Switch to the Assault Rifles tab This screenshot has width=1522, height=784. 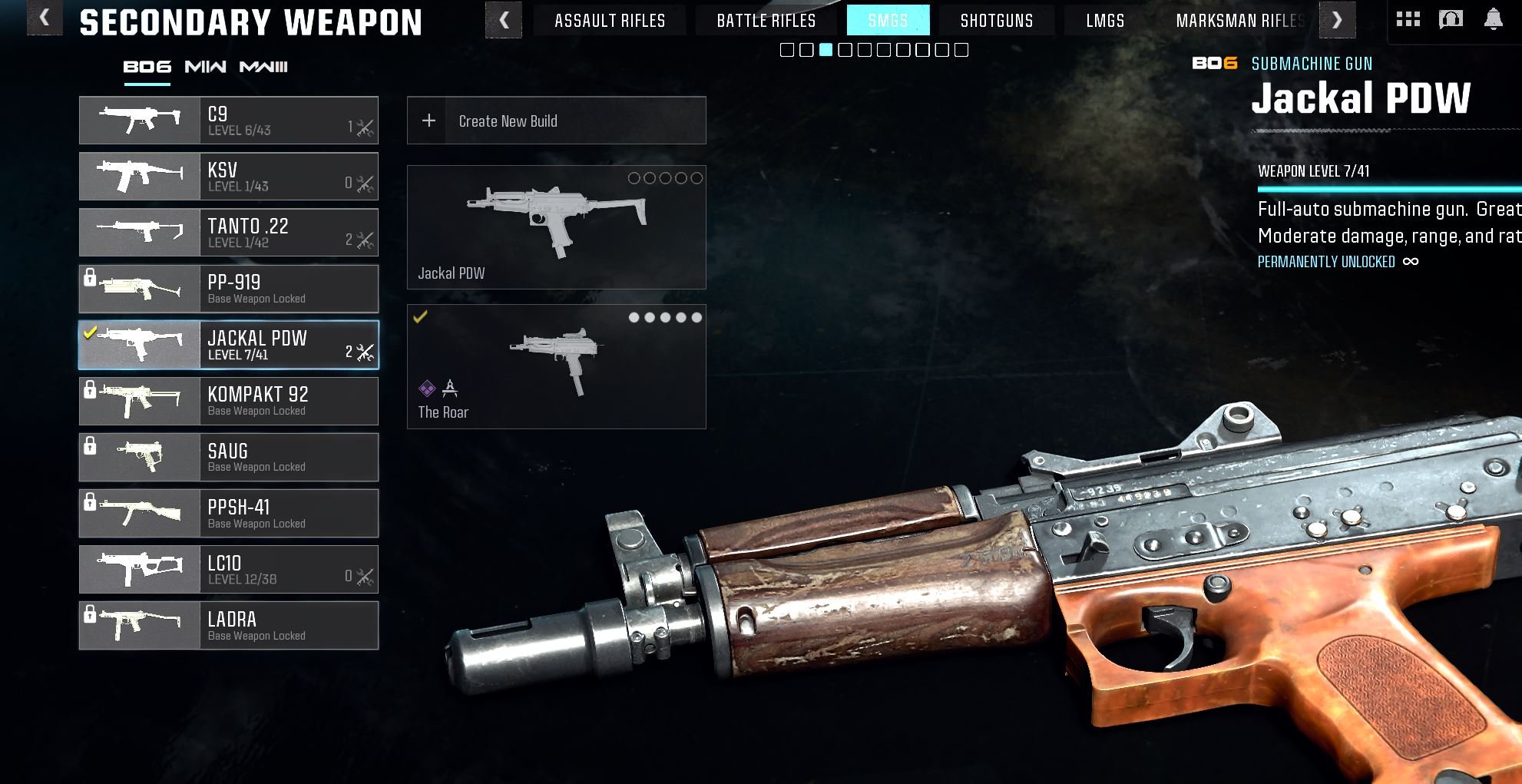click(610, 21)
